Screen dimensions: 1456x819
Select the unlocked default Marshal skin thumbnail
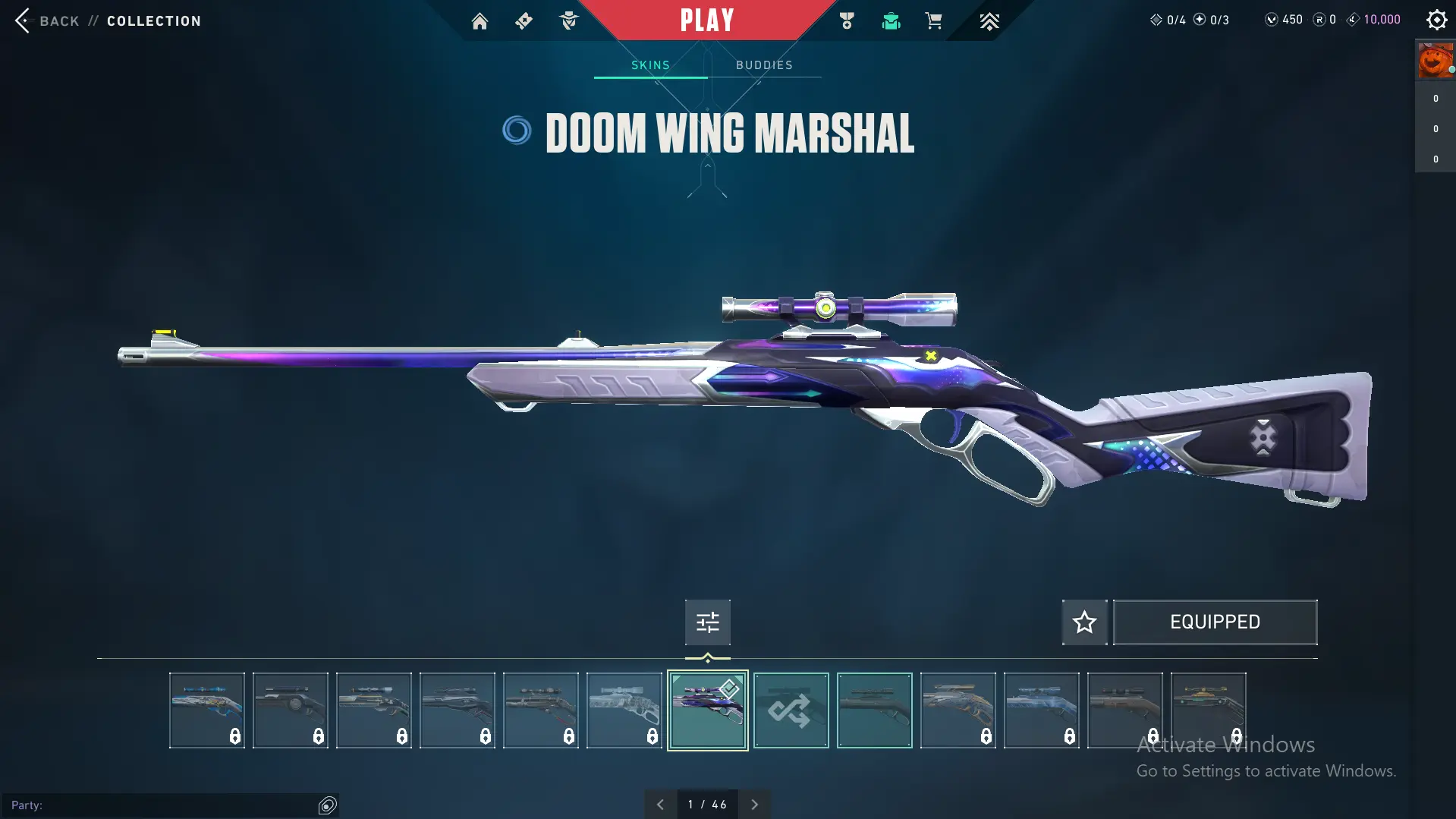[874, 710]
